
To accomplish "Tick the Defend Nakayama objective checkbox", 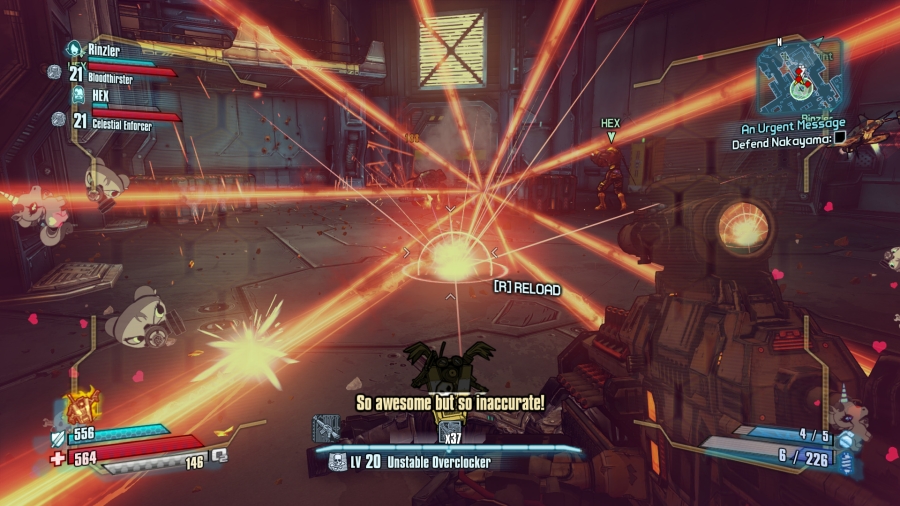I will tap(840, 140).
